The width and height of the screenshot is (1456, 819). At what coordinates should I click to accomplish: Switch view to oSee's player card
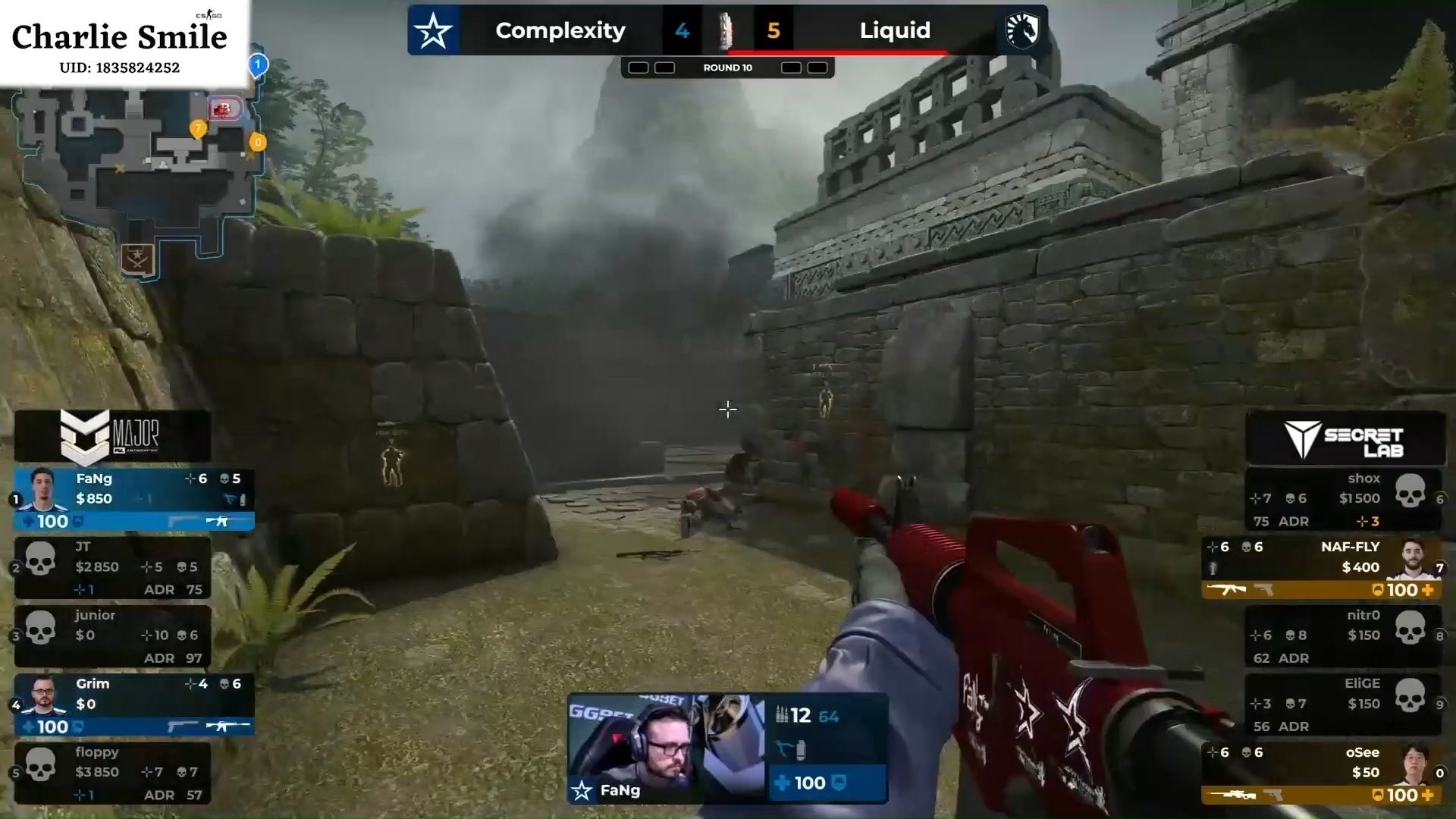pos(1323,773)
